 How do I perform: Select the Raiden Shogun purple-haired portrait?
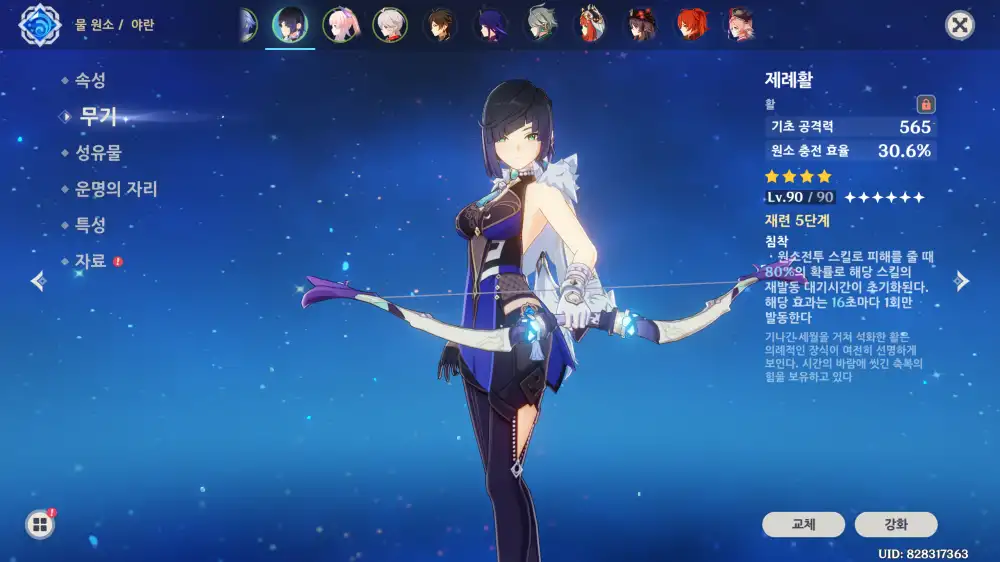click(492, 25)
